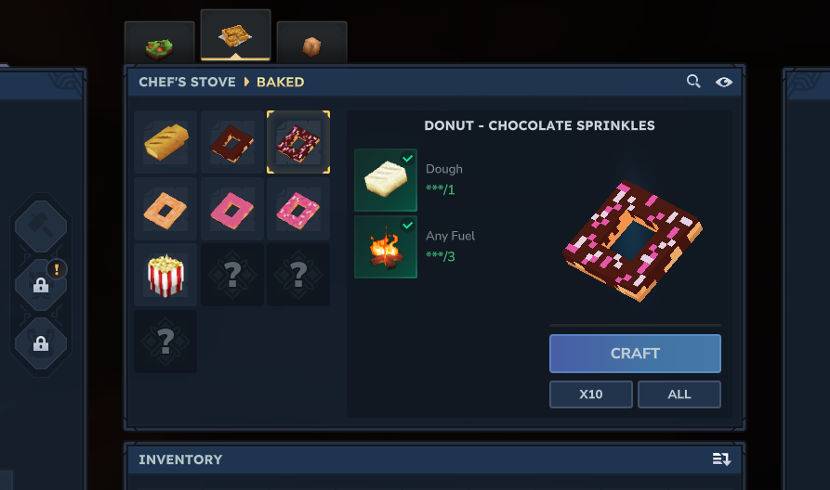Select the chocolate sprinkles donut recipe
This screenshot has height=490, width=830.
(x=298, y=142)
